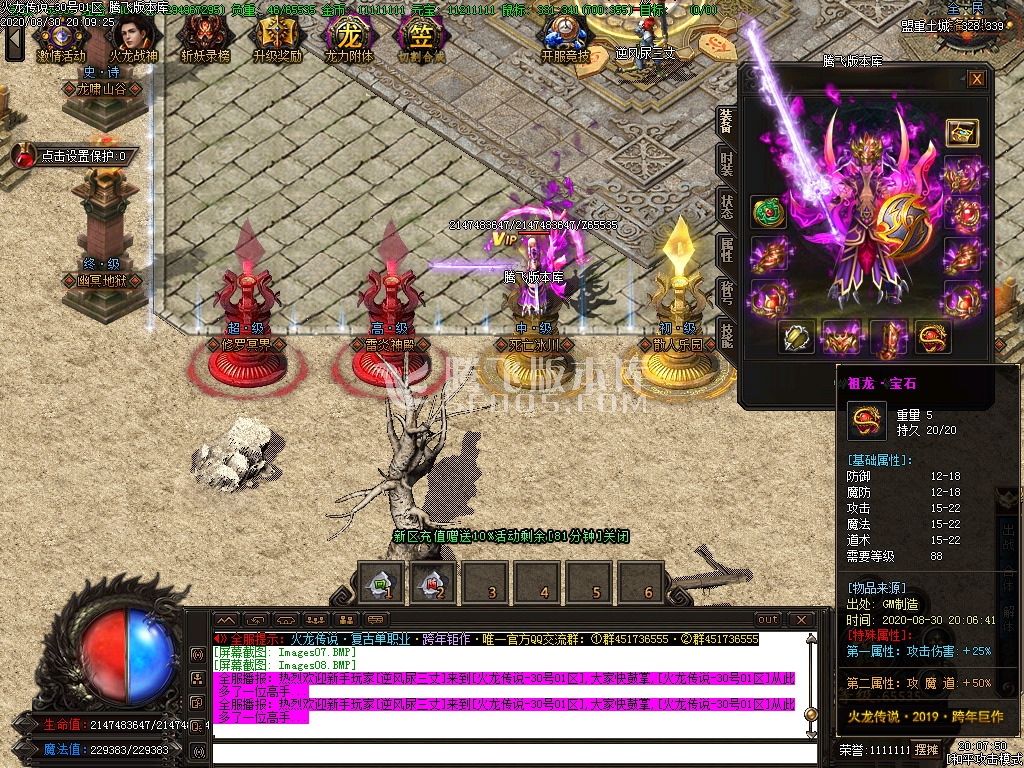Viewport: 1024px width, 768px height.
Task: Click the 点击设置保护 protection setting button
Action: click(72, 156)
